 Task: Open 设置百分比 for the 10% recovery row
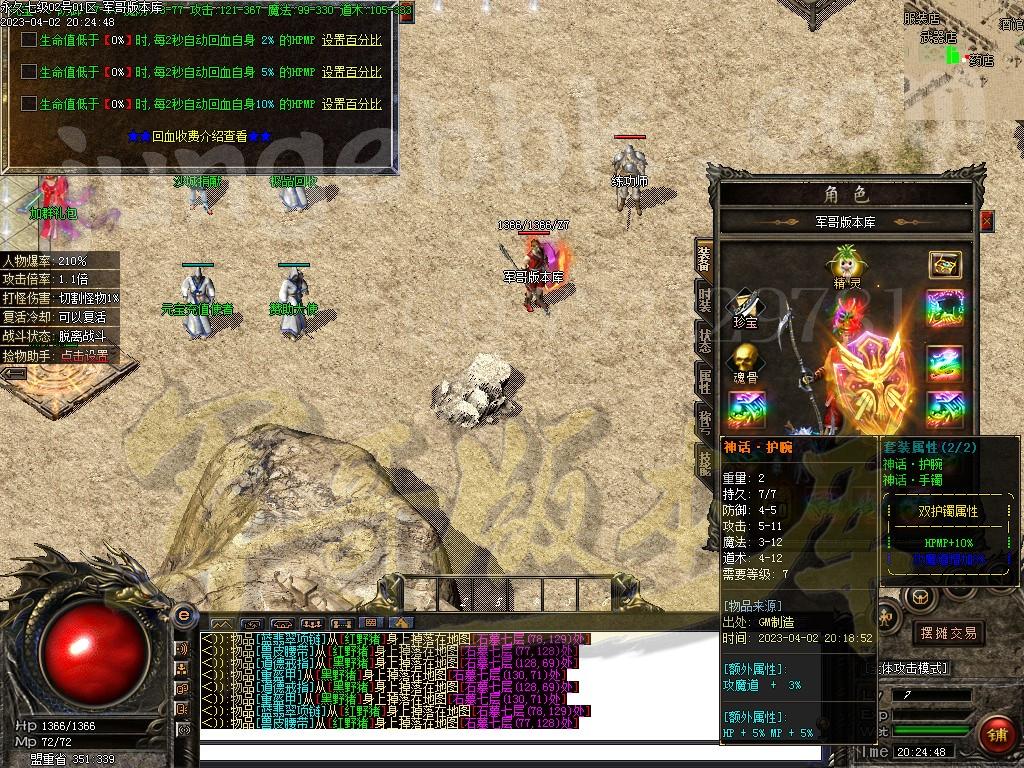coord(351,104)
